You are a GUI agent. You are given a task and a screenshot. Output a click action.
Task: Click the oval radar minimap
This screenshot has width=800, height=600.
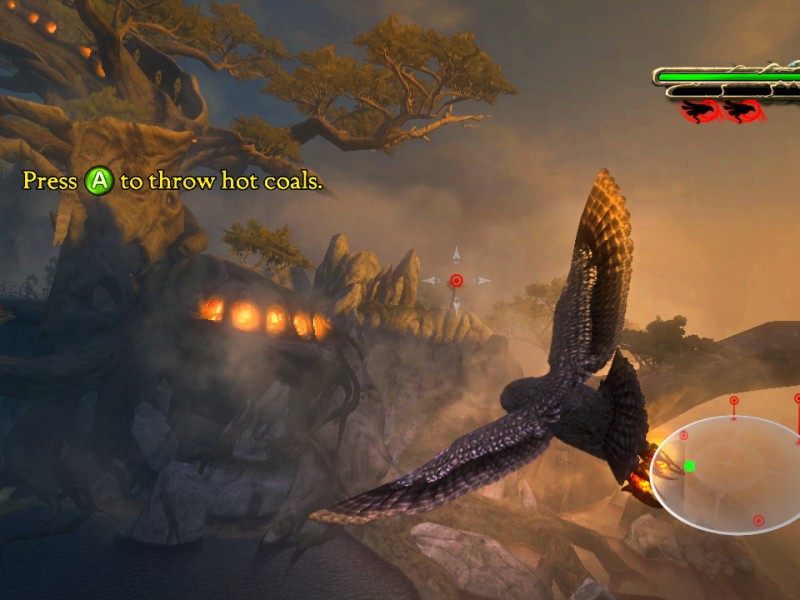(x=728, y=475)
